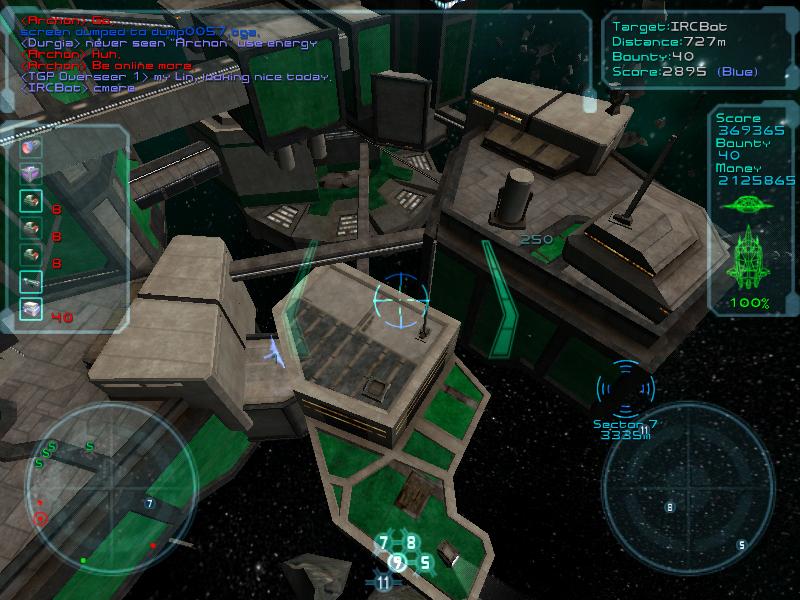Screen dimensions: 800x600
Task: Select sector node 7 on the sector map
Action: click(x=383, y=544)
